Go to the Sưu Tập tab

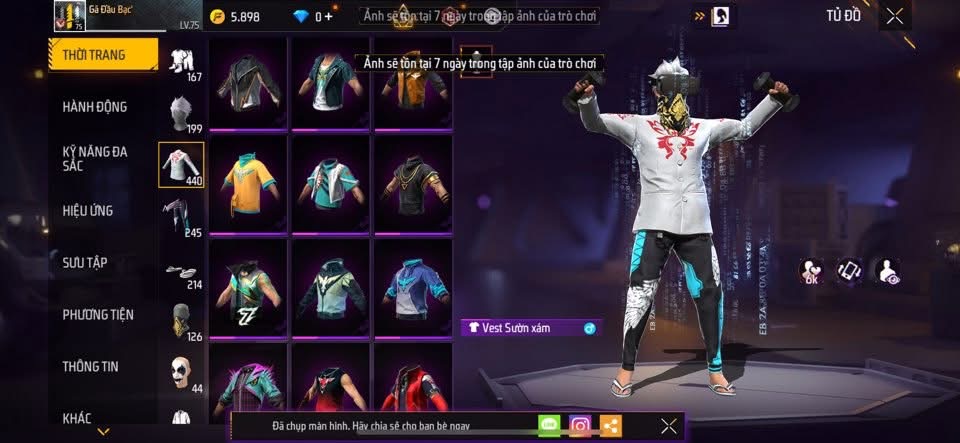85,263
